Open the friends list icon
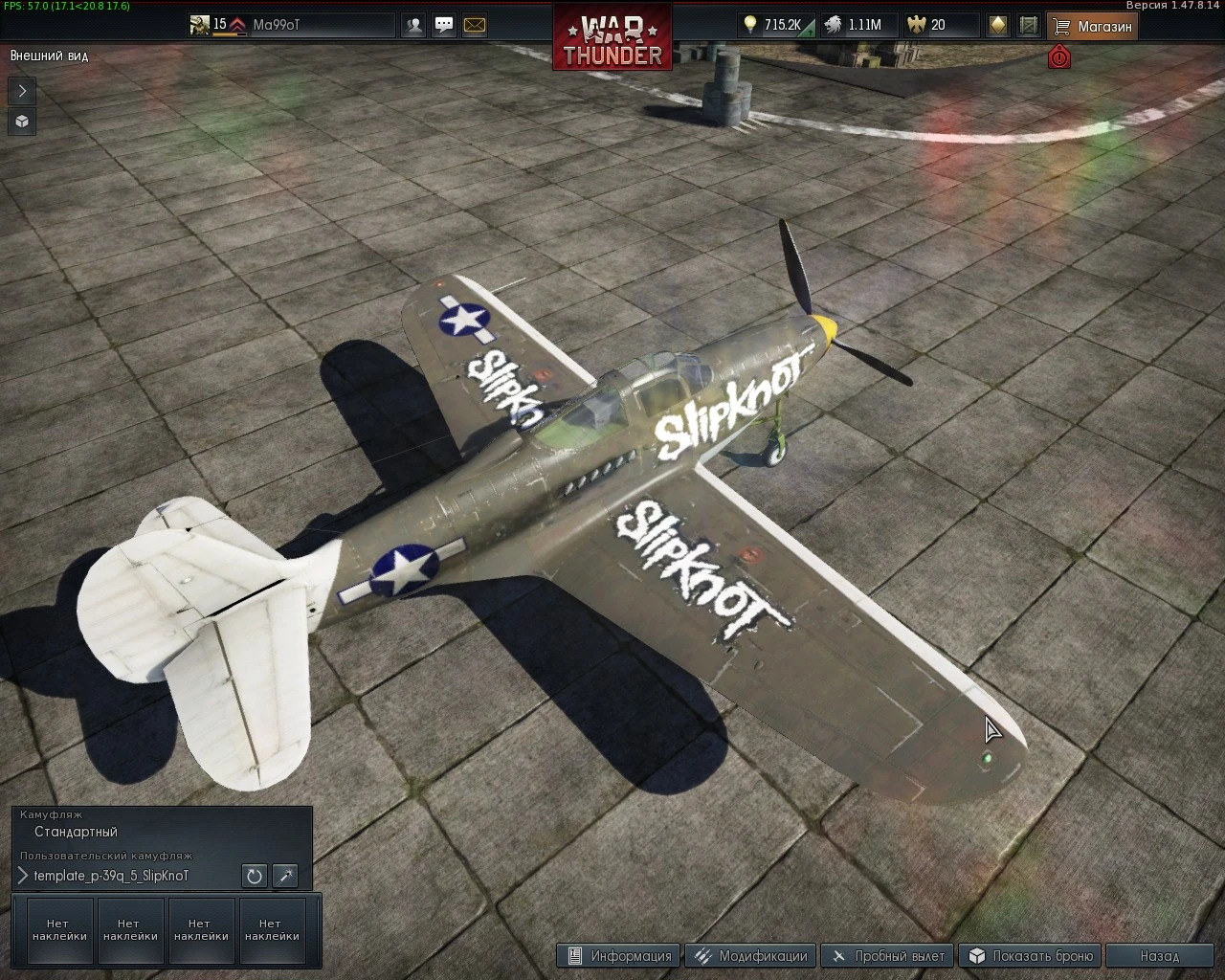The height and width of the screenshot is (980, 1225). 413,25
